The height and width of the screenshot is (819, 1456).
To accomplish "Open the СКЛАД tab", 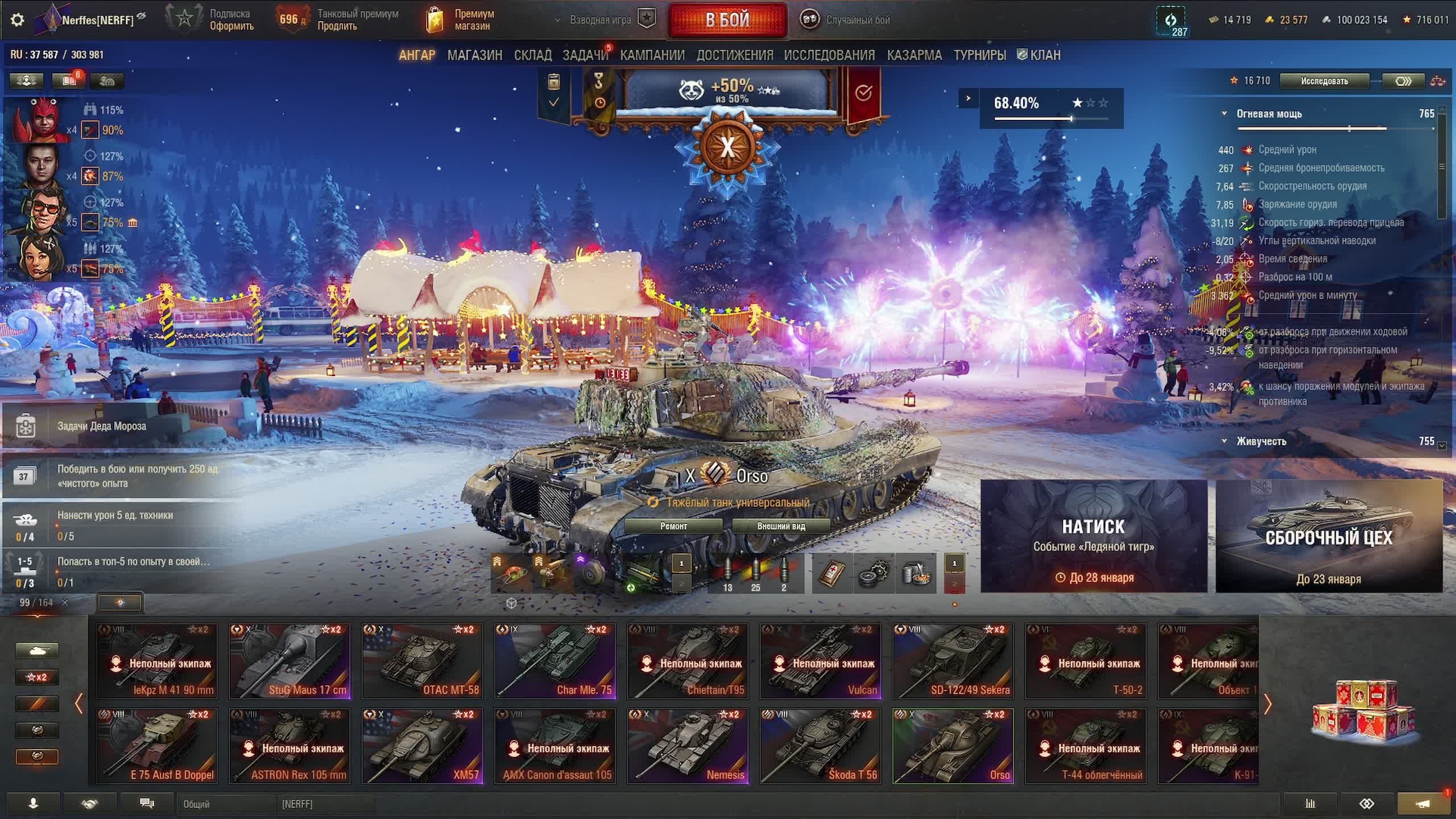I will [532, 55].
